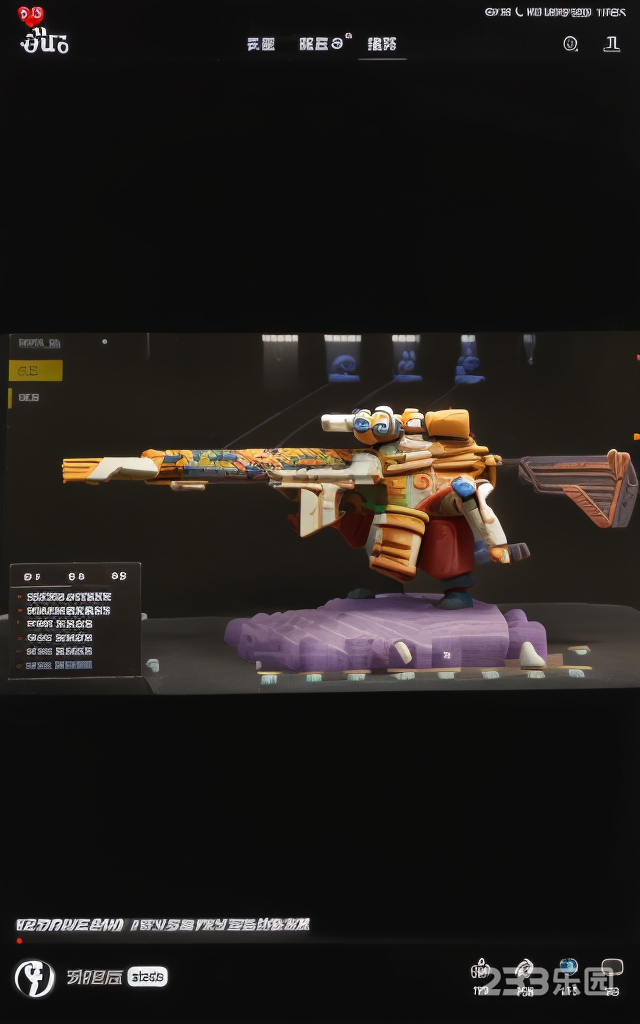Screen dimensions: 640x1024
Task: Open the uploader's round avatar
Action: (x=34, y=977)
